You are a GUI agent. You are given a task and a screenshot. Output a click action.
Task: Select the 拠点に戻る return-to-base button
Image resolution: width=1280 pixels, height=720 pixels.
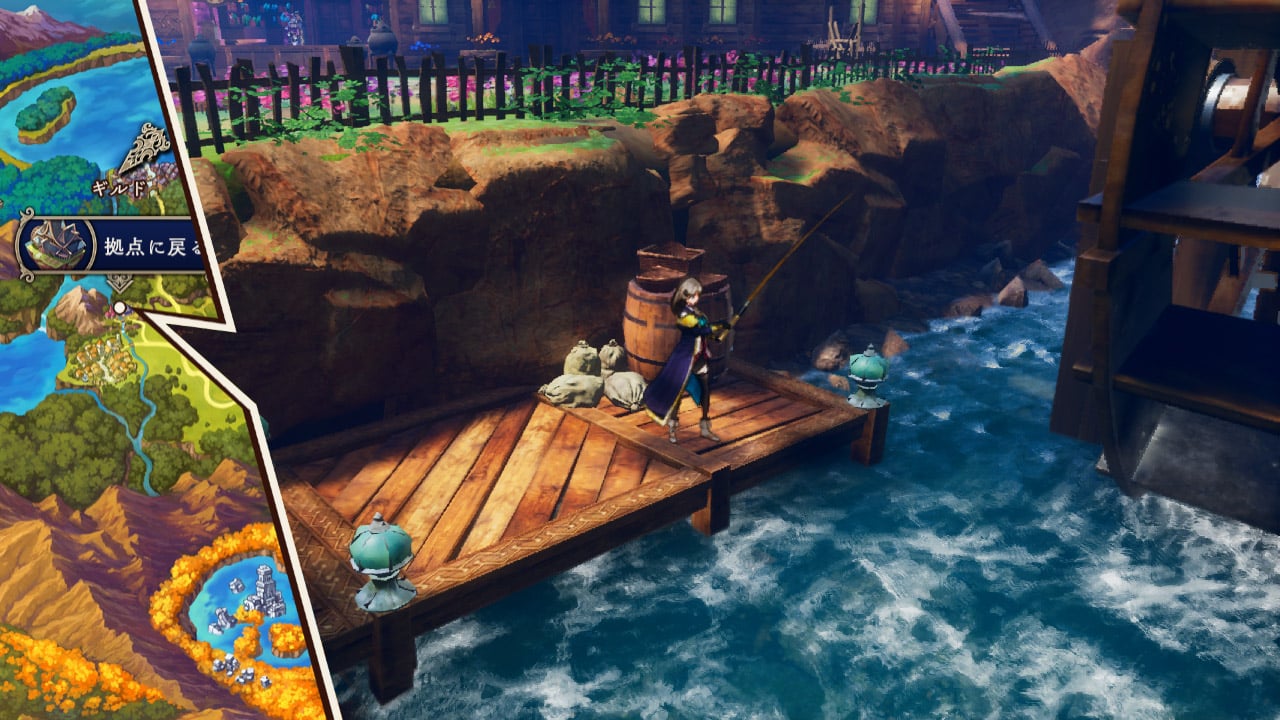[112, 246]
